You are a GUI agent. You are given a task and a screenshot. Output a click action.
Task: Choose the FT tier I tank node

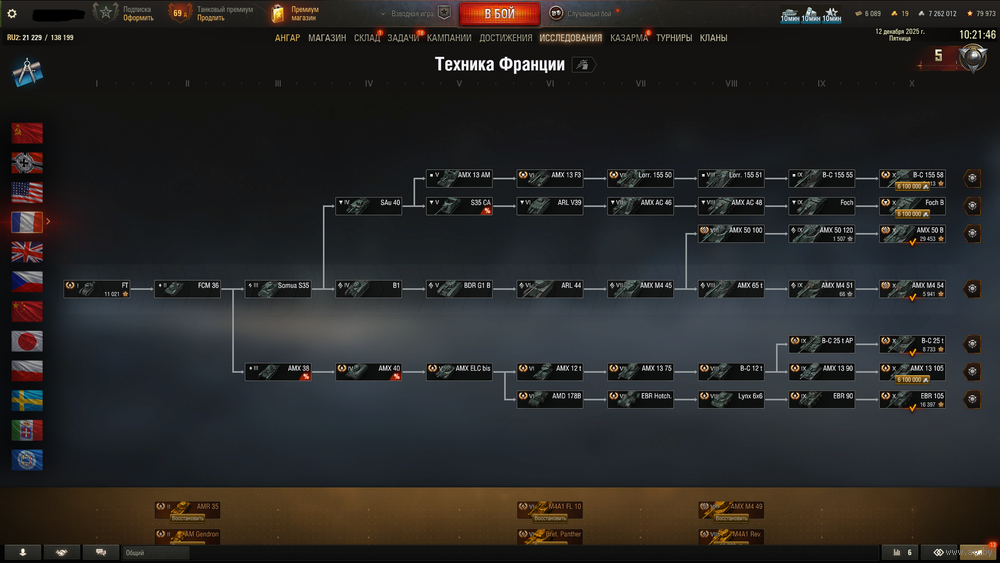97,289
